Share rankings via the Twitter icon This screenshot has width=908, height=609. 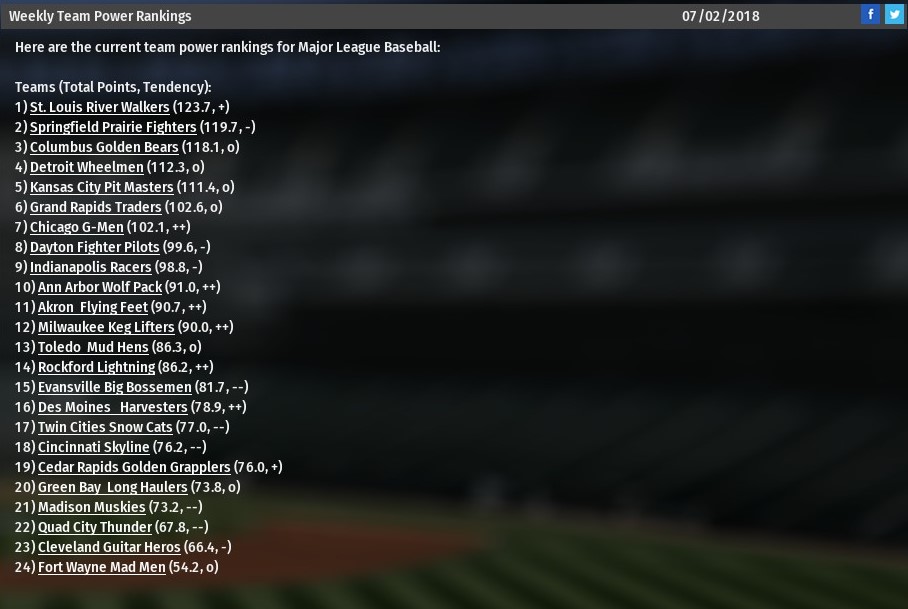(894, 15)
